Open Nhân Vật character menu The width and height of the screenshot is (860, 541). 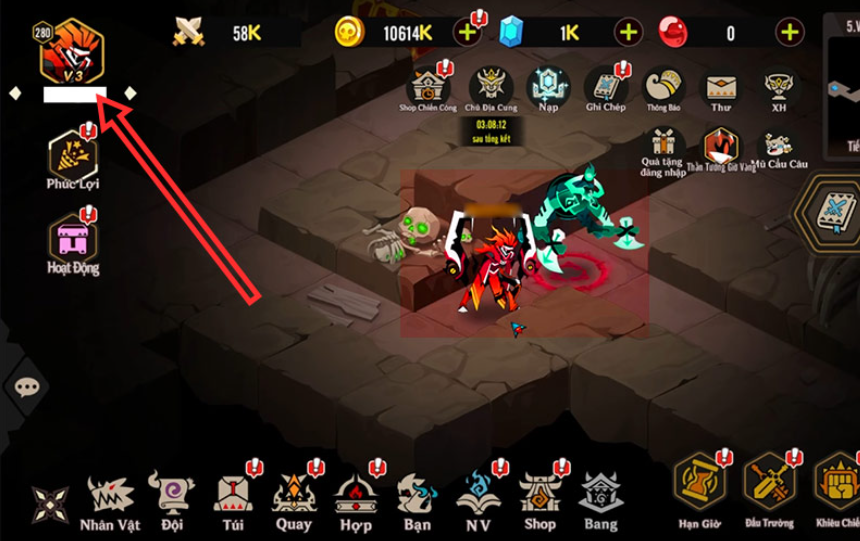tap(110, 499)
